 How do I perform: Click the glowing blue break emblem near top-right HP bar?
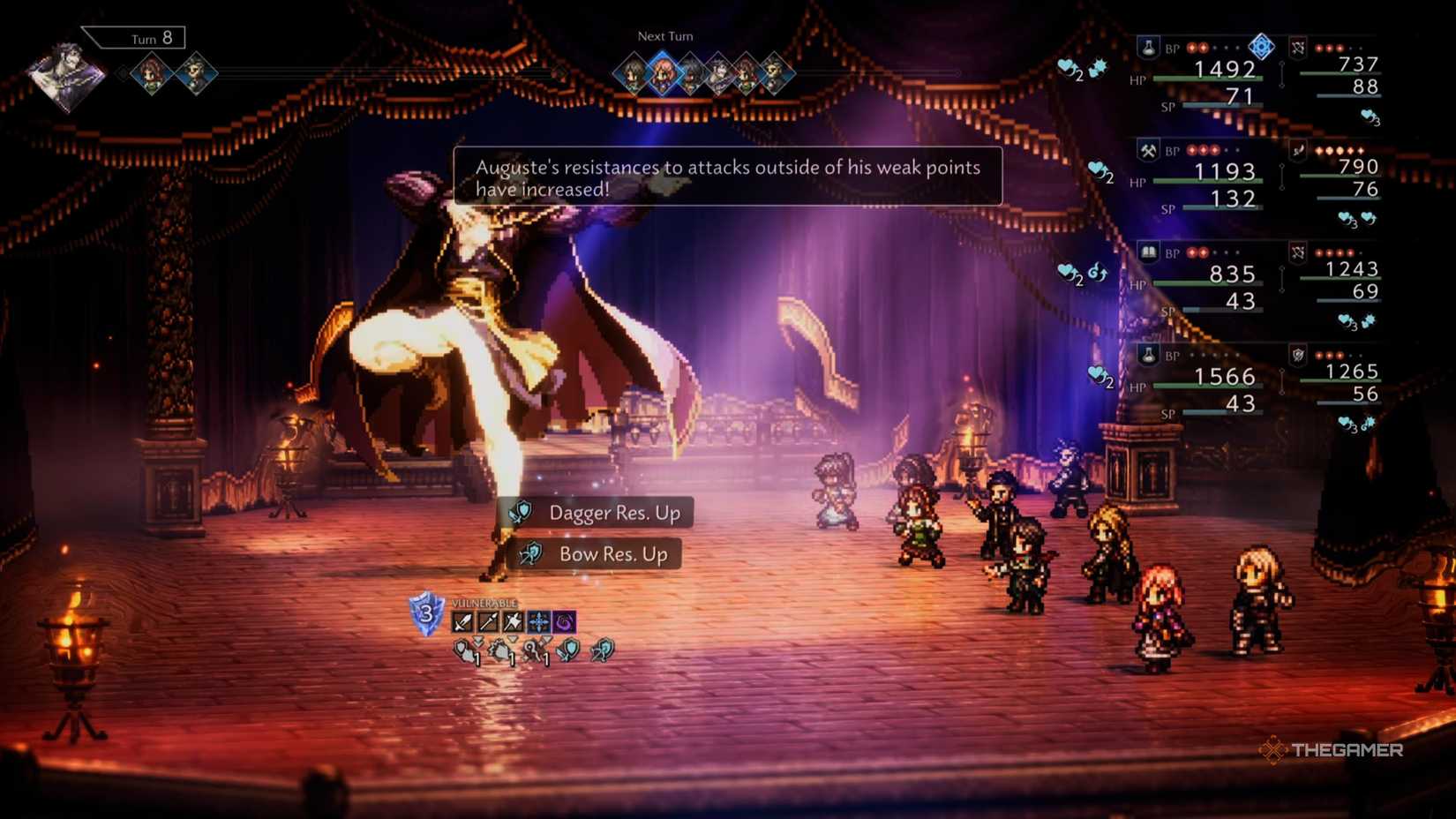(x=1262, y=48)
